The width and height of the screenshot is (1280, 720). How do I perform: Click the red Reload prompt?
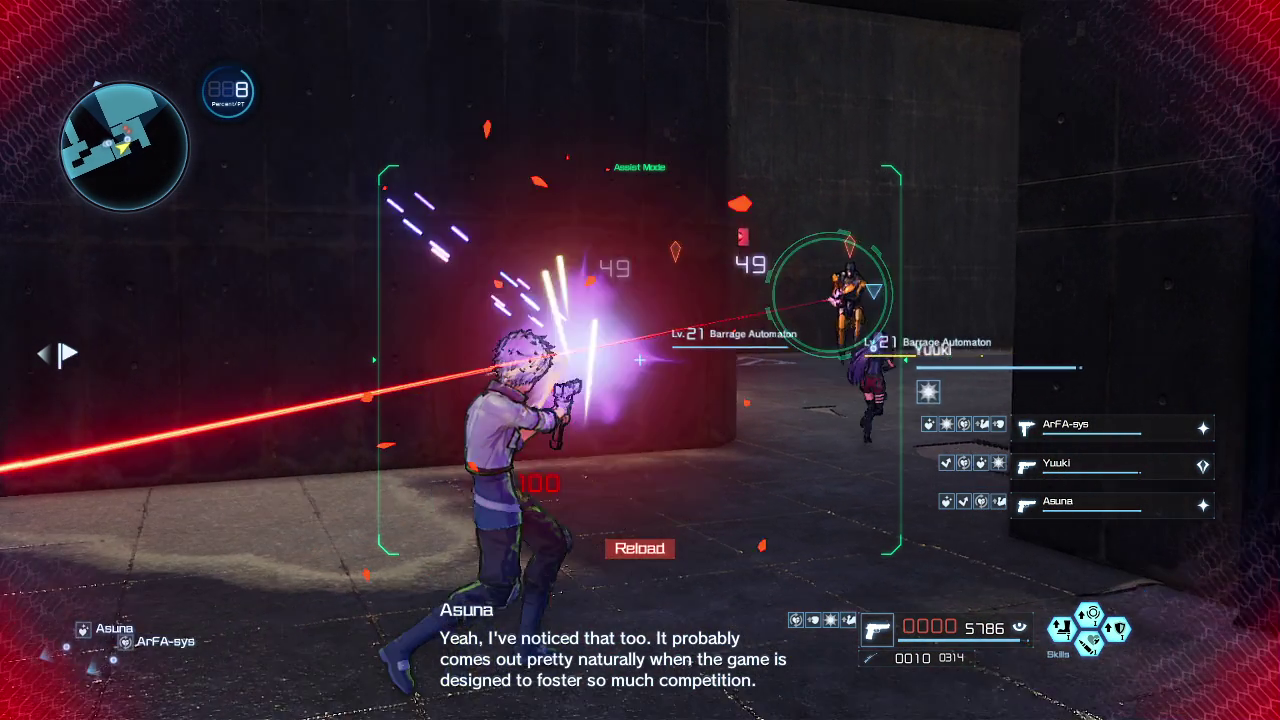(640, 549)
